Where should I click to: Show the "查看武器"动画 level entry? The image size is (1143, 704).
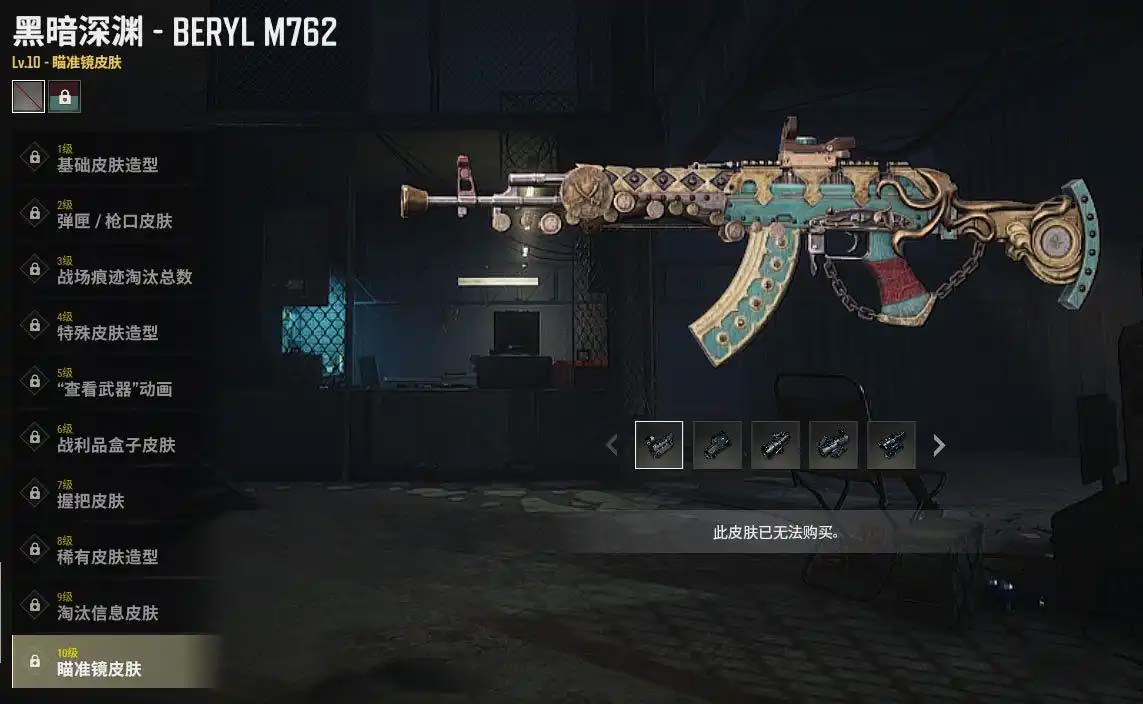(x=114, y=382)
